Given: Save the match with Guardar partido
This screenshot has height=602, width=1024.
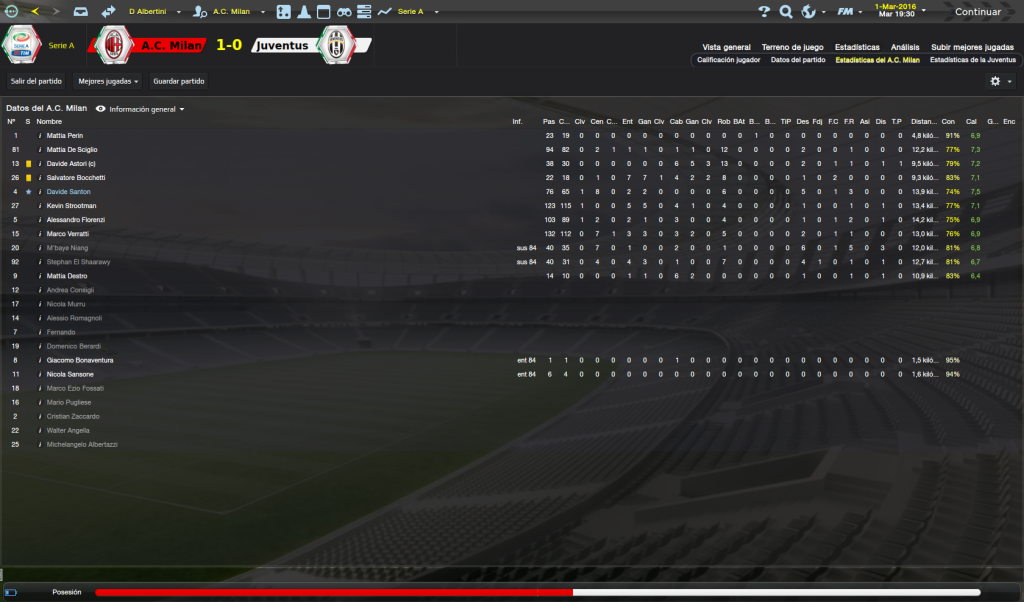Looking at the screenshot, I should (178, 80).
